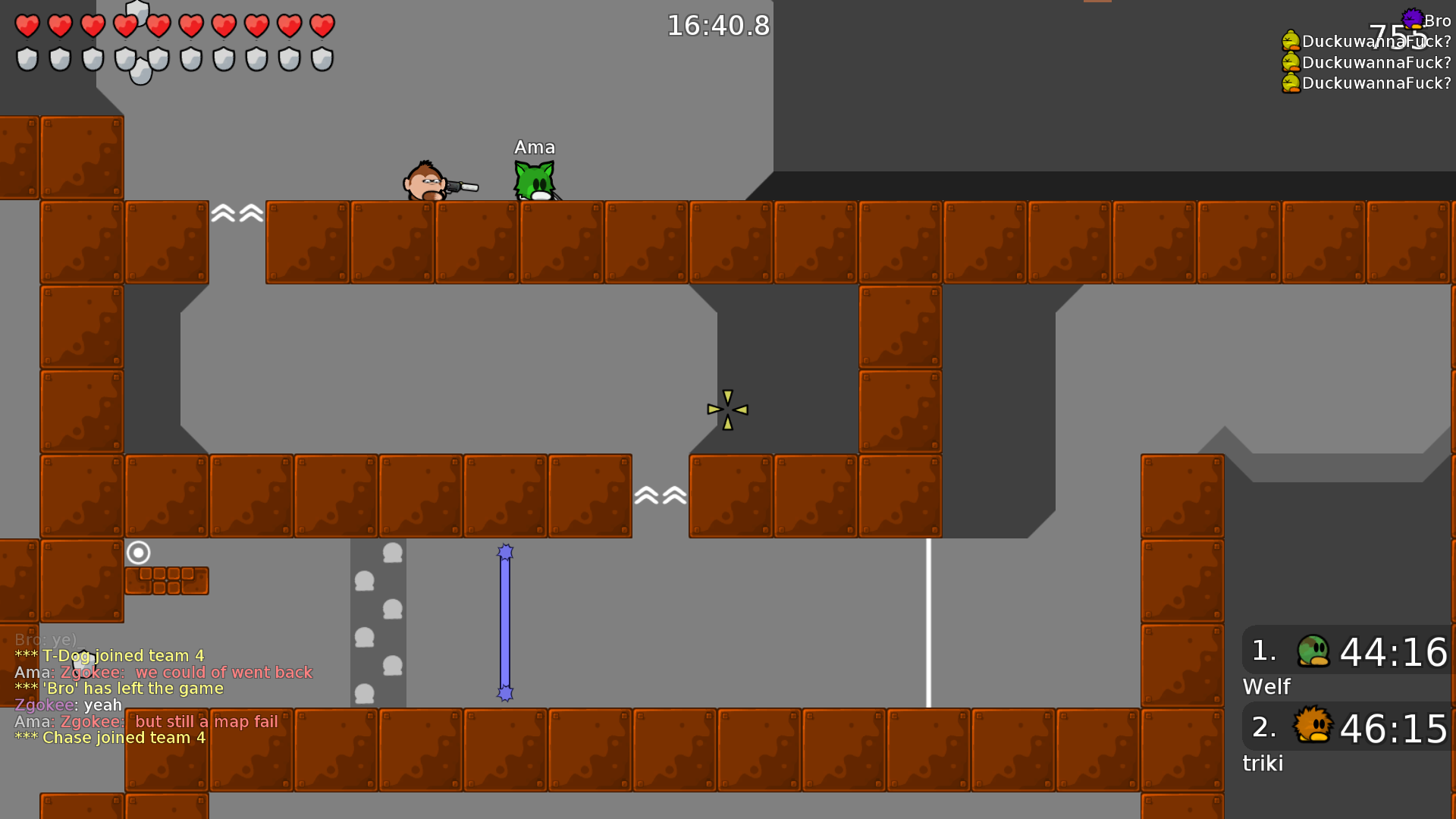Click the small brown tile cluster near the spawn
This screenshot has height=819, width=1456.
tap(167, 580)
